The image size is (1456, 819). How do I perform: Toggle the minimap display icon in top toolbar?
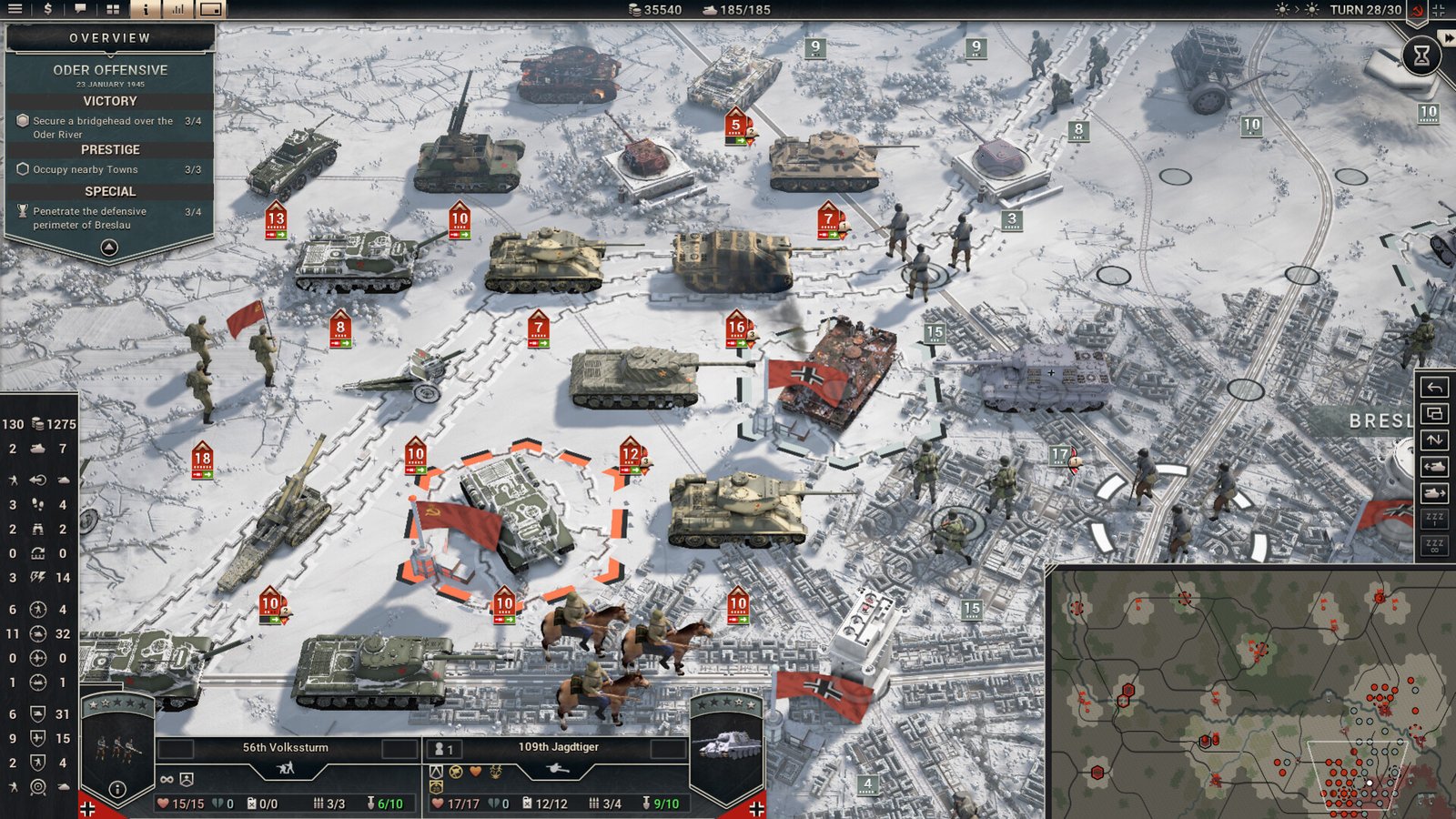click(x=211, y=10)
